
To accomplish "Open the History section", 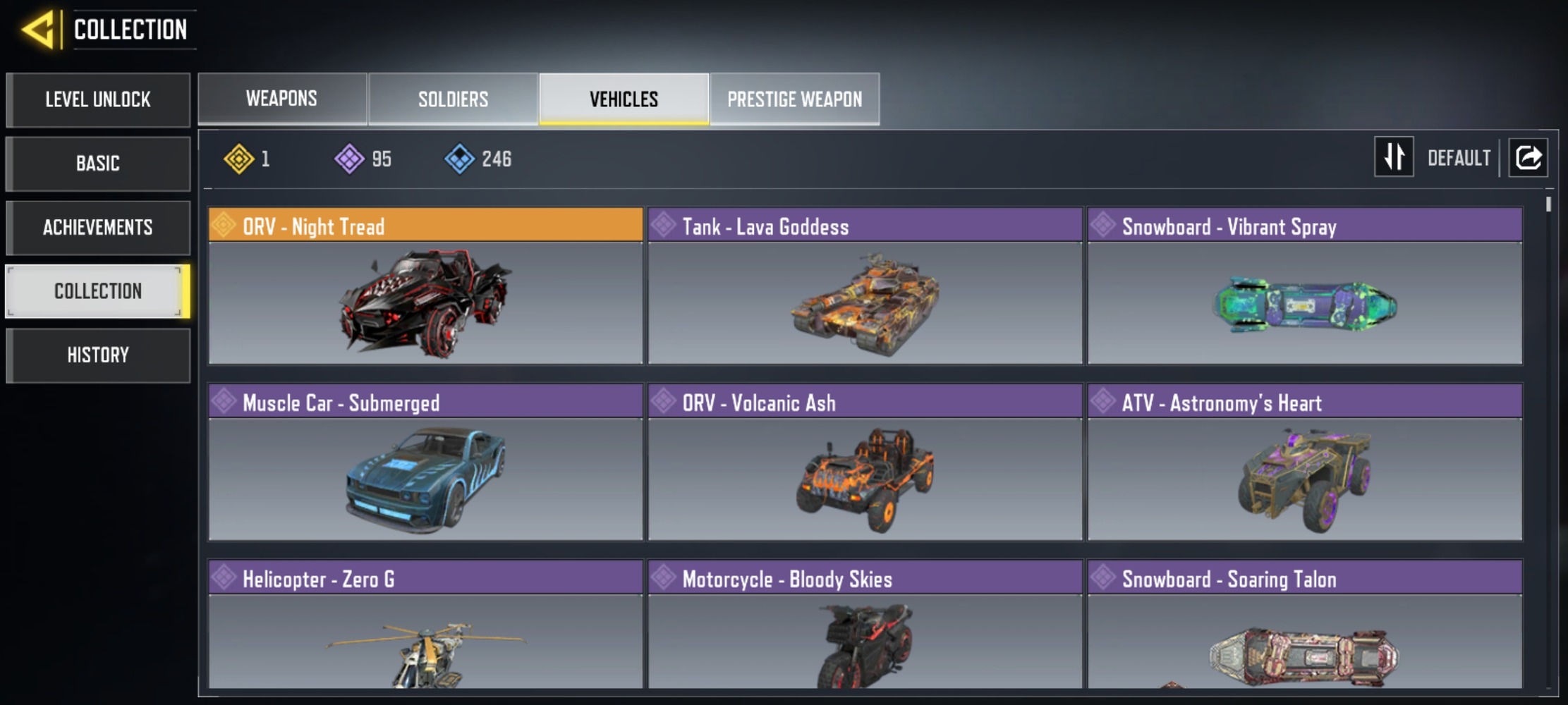I will click(x=98, y=355).
